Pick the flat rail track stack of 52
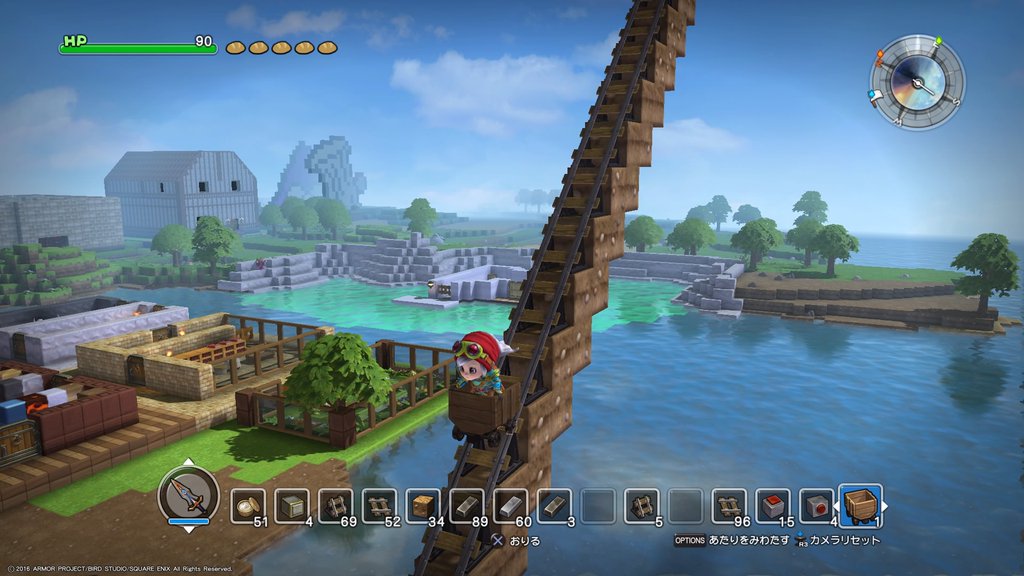The width and height of the screenshot is (1024, 576). (x=379, y=506)
